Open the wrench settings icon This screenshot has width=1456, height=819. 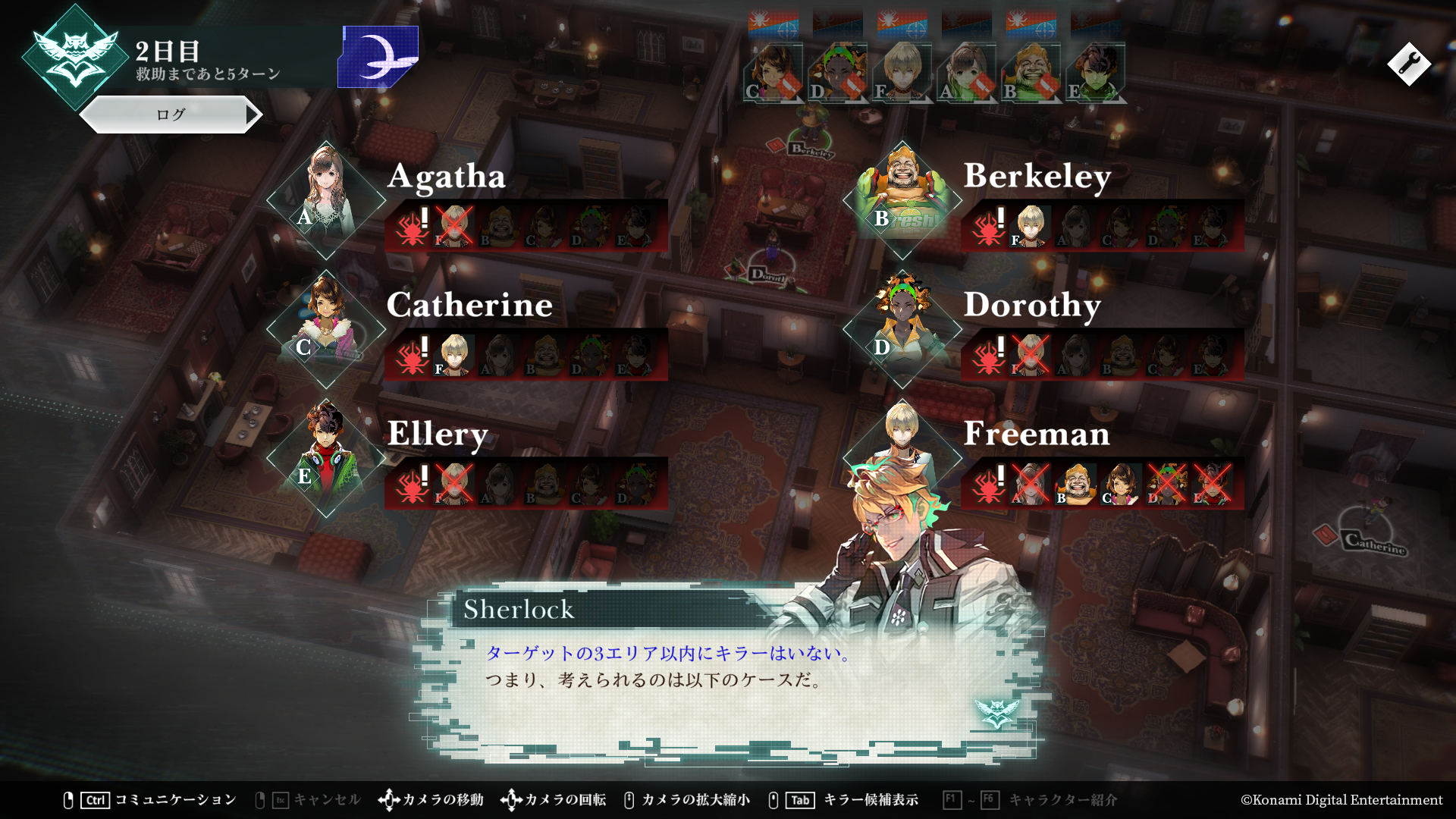pyautogui.click(x=1409, y=64)
